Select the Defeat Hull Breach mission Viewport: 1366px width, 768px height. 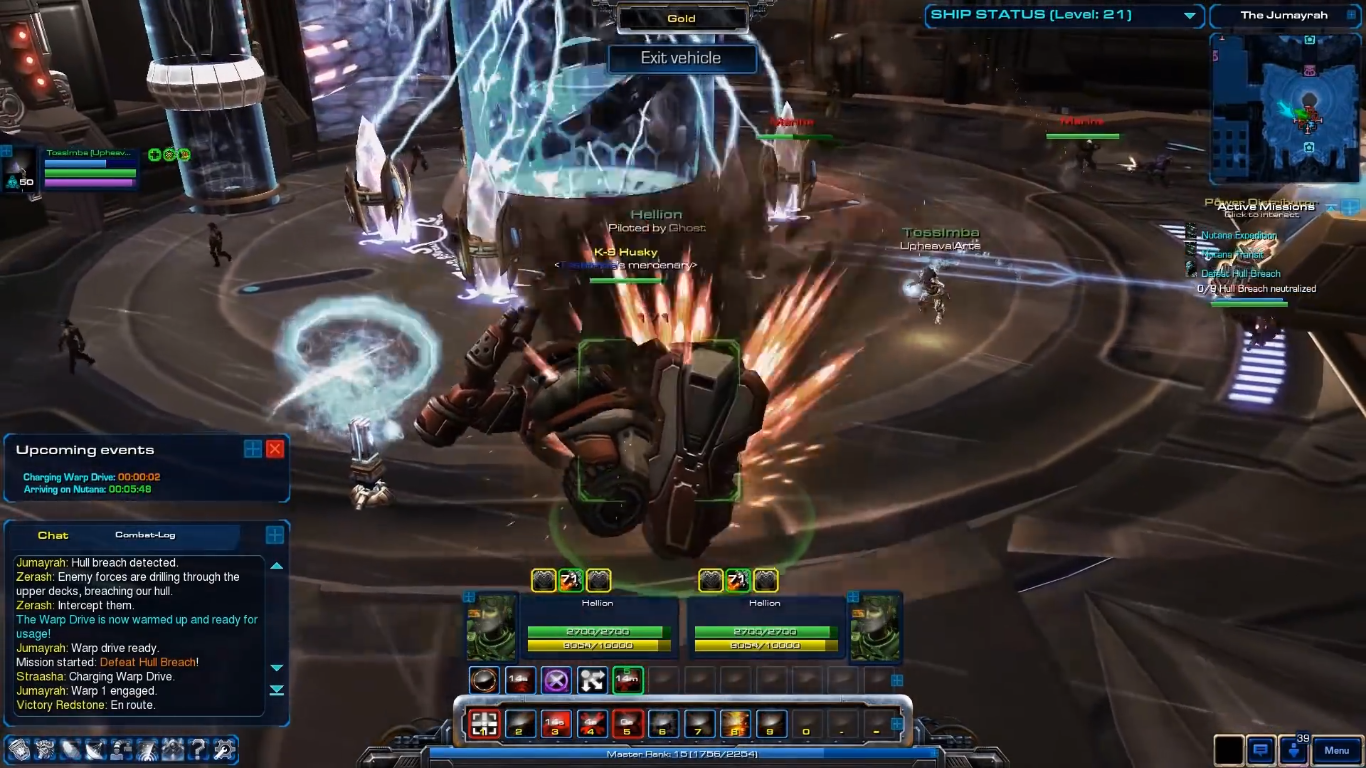[1240, 274]
